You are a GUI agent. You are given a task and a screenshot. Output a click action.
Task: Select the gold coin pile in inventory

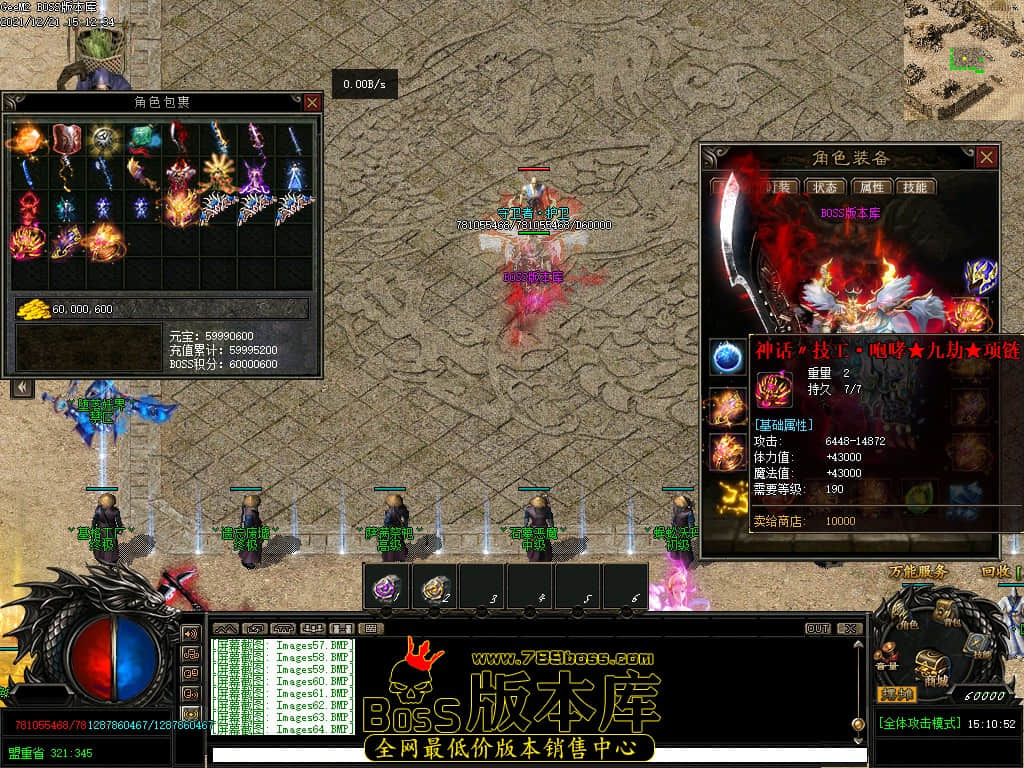[x=33, y=309]
